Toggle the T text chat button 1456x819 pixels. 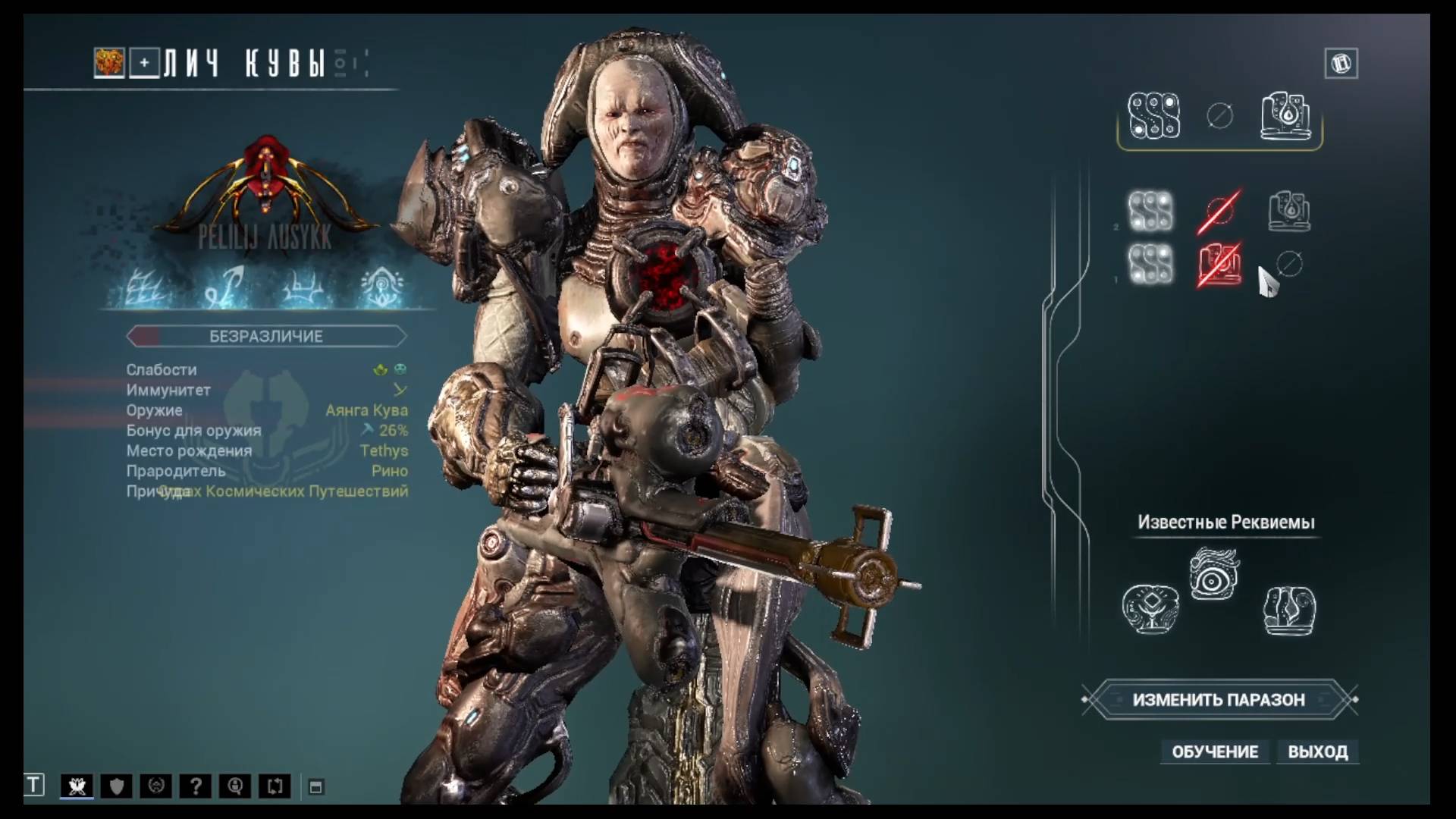click(34, 785)
